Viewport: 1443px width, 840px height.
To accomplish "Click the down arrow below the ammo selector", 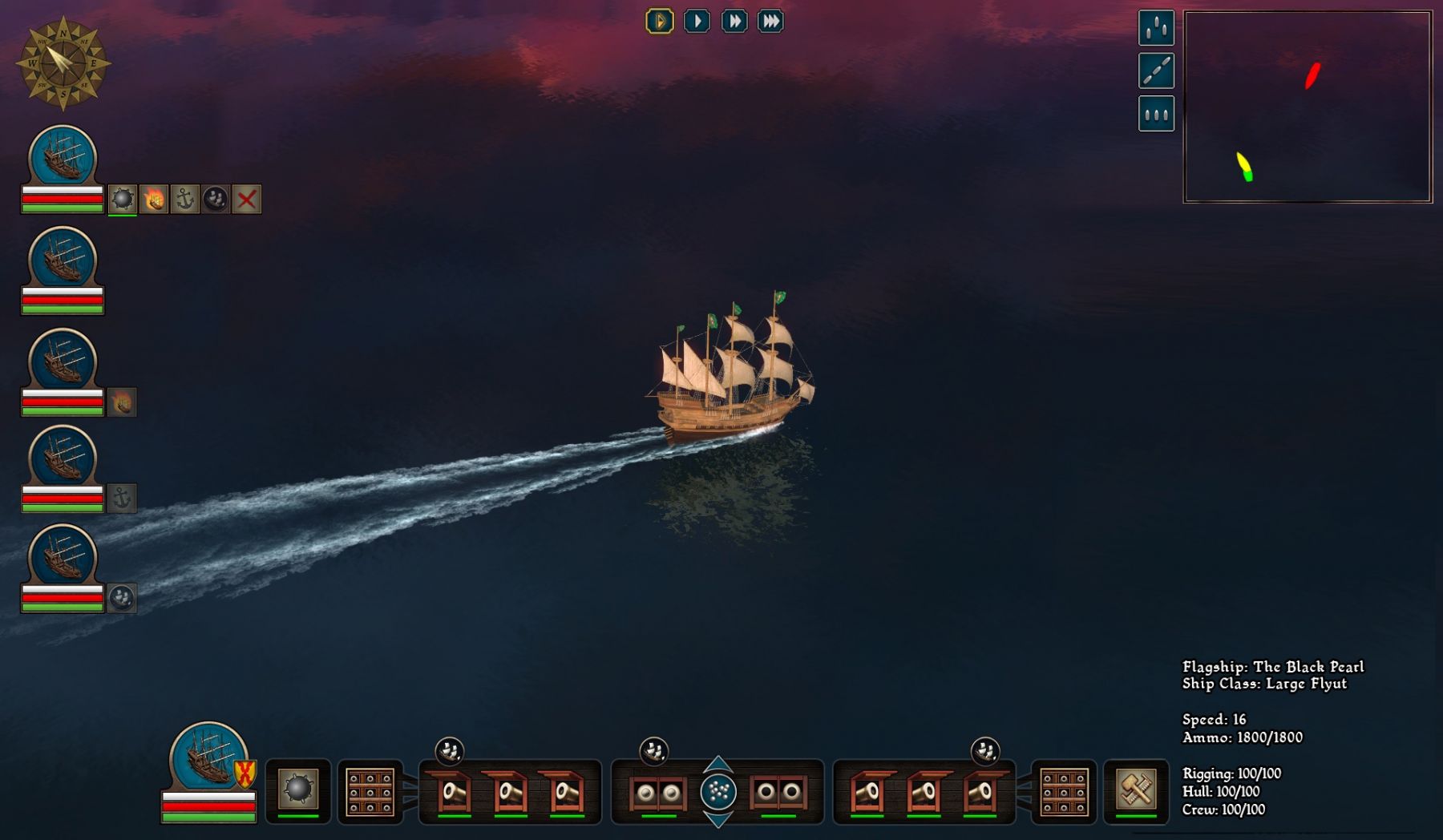I will [718, 820].
